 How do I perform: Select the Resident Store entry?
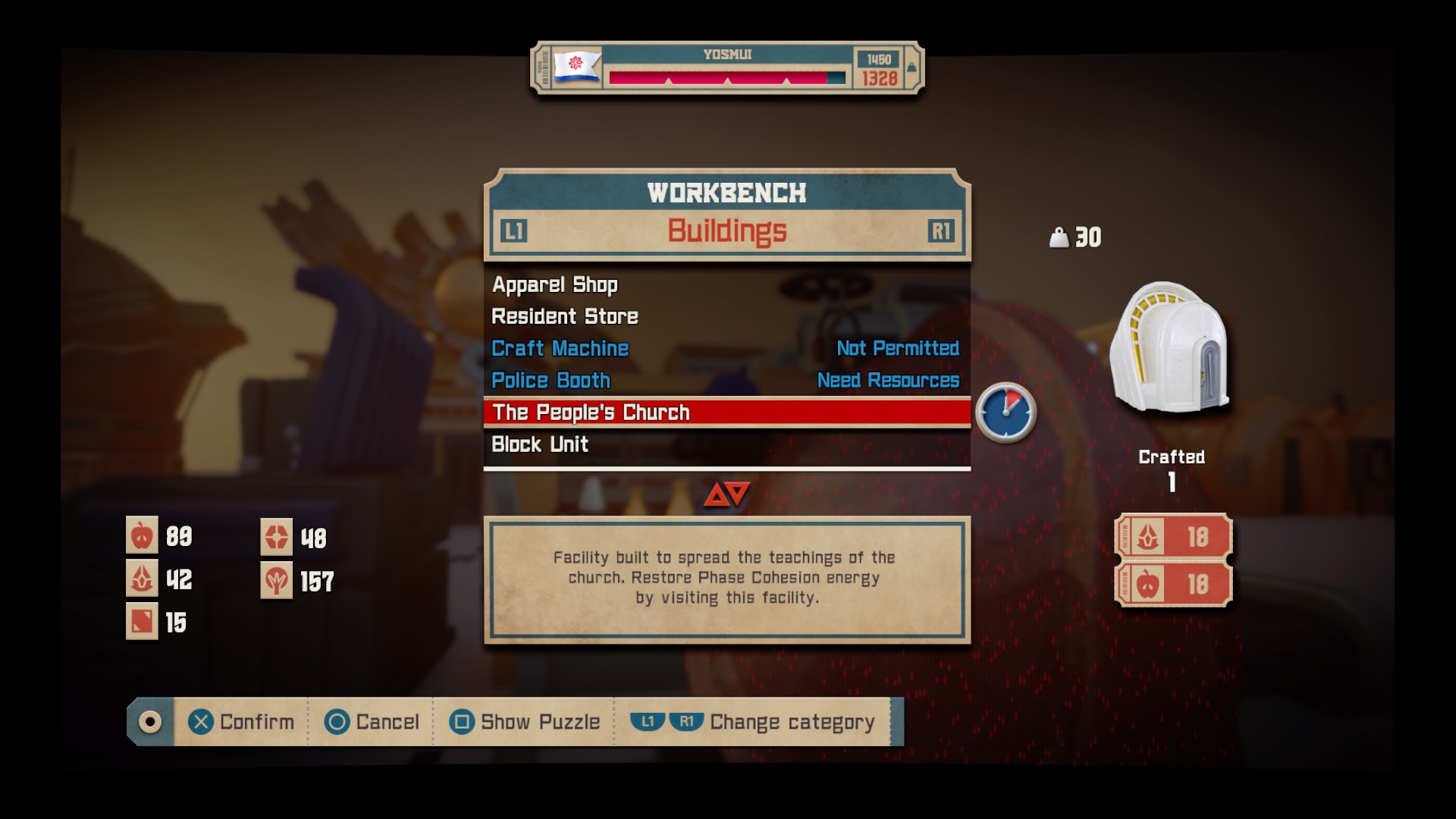pyautogui.click(x=565, y=316)
